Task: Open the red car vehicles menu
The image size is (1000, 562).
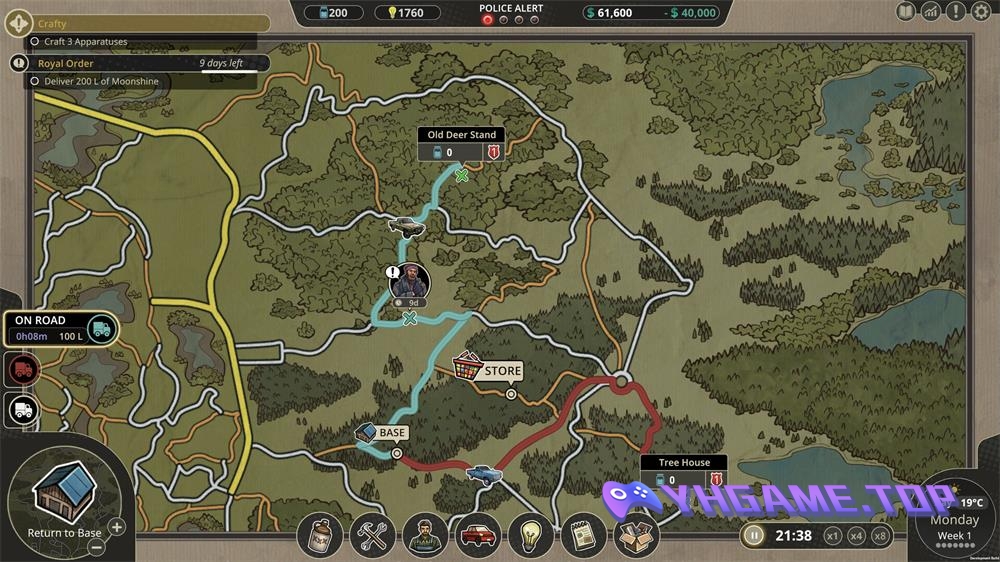Action: tap(479, 537)
